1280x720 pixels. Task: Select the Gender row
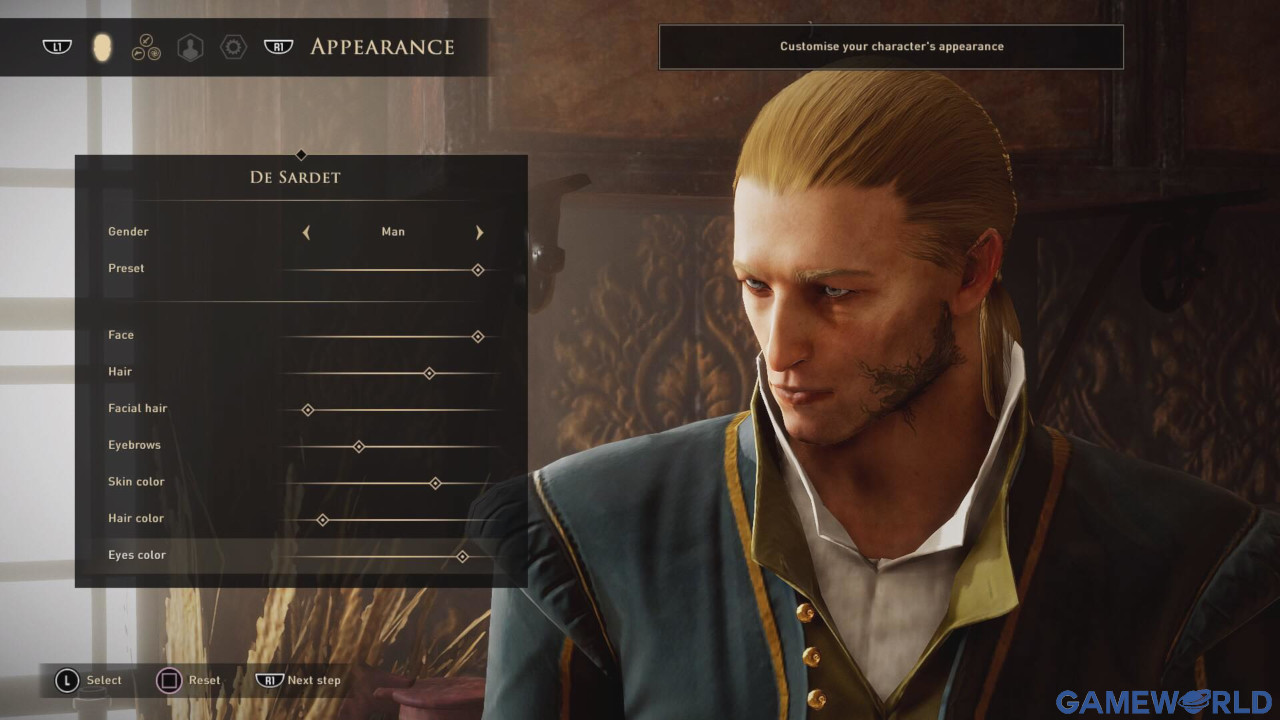(x=129, y=232)
